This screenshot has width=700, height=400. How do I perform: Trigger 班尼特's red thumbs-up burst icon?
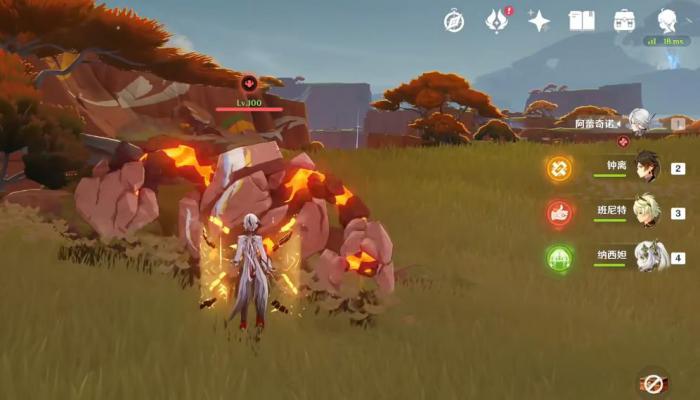(x=559, y=213)
